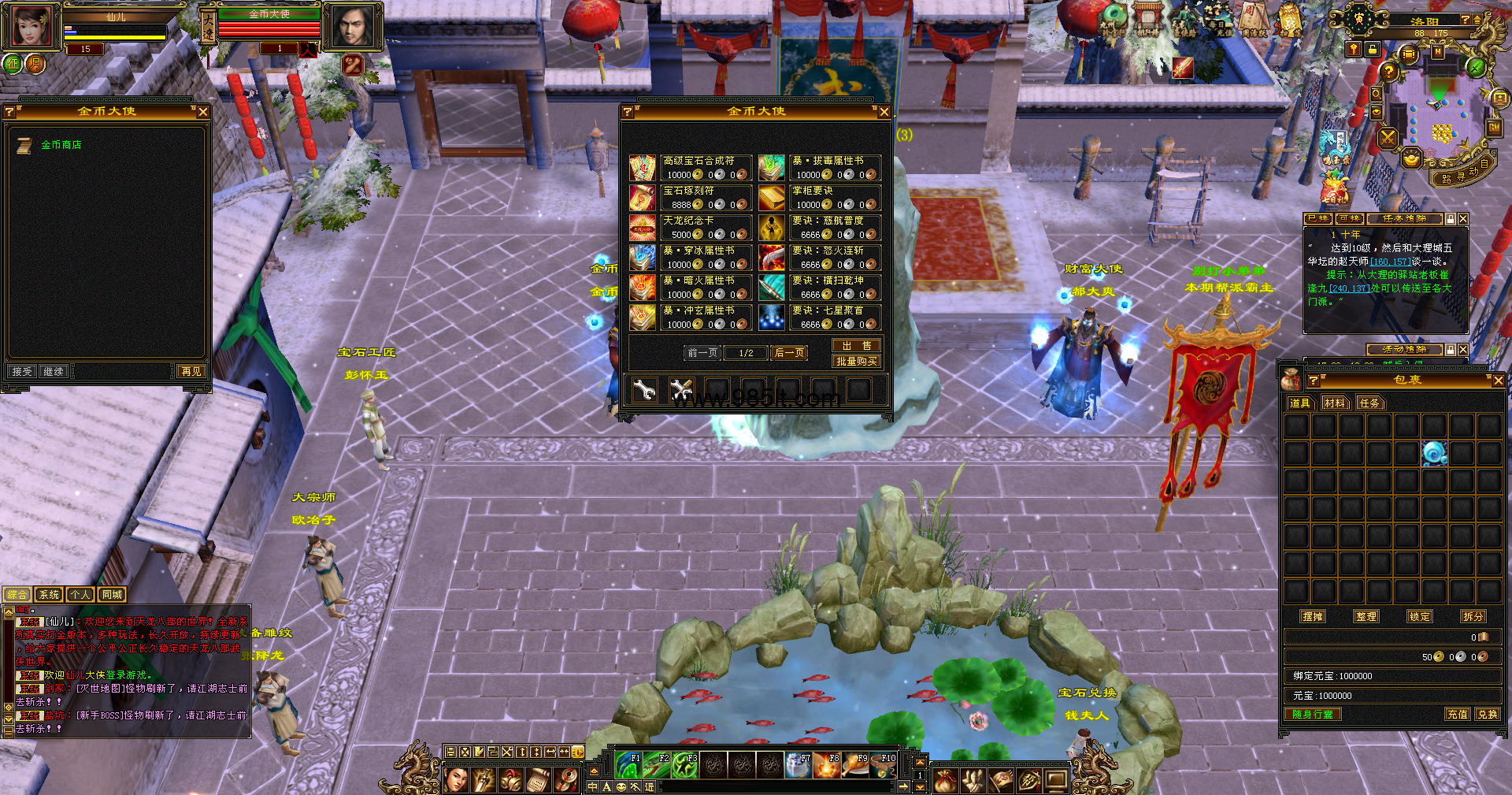Select the blue swirl item in the bag
1512x795 pixels.
pos(1434,453)
